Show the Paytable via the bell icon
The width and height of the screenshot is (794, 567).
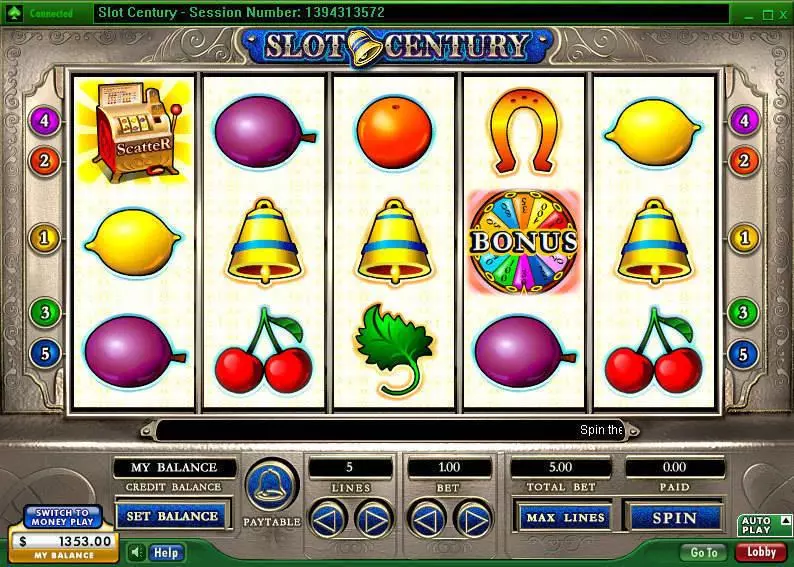coord(272,487)
